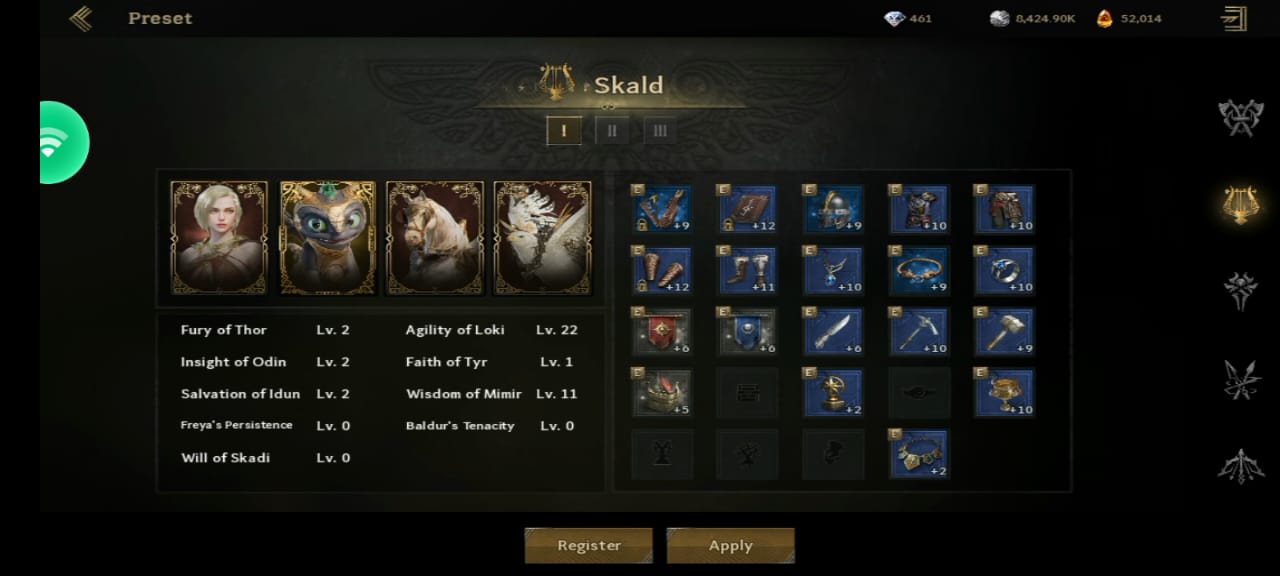Go back using the top-left arrow
This screenshot has width=1280, height=576.
tap(81, 18)
